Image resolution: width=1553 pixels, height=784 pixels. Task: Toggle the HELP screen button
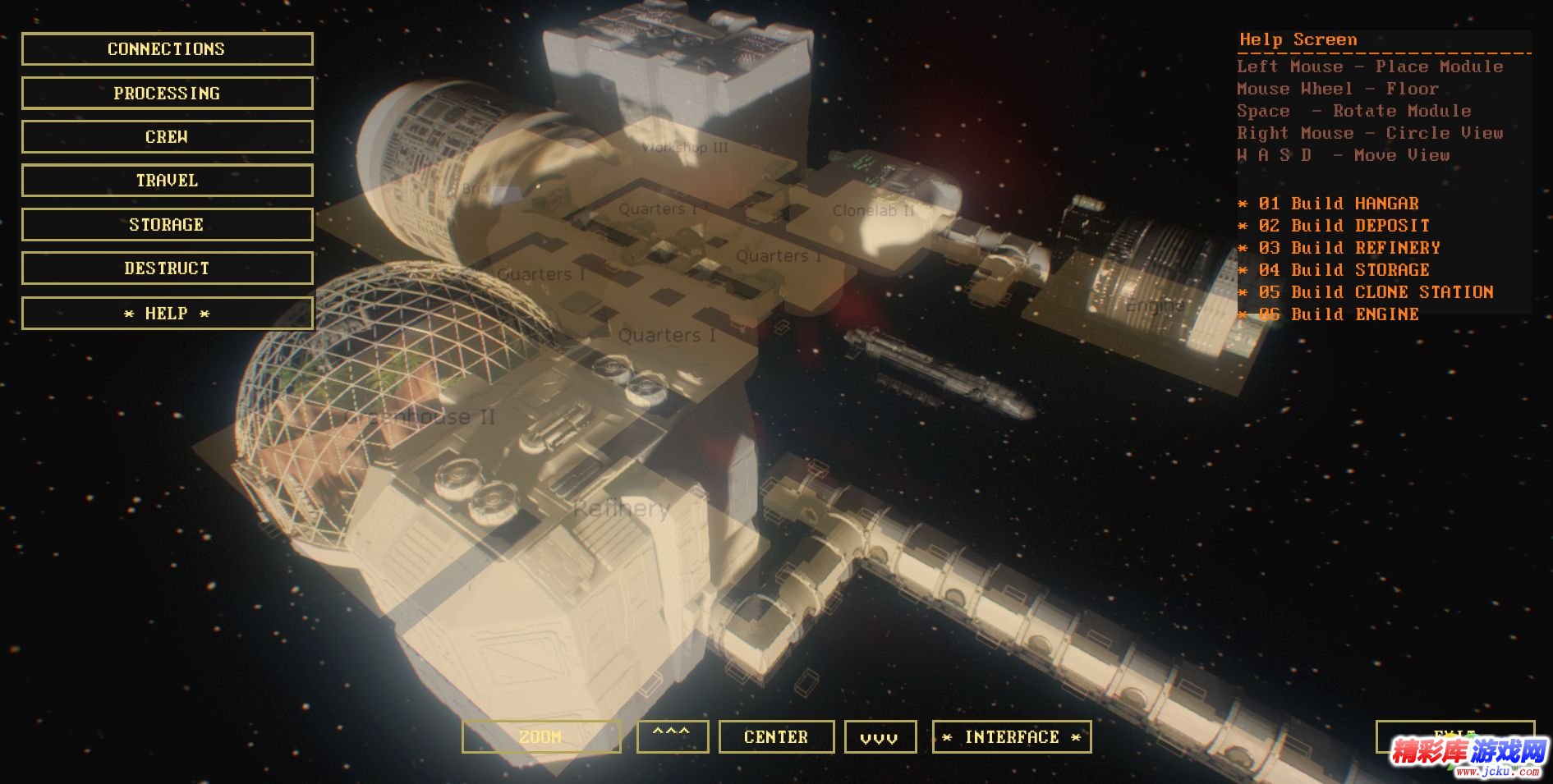[167, 314]
